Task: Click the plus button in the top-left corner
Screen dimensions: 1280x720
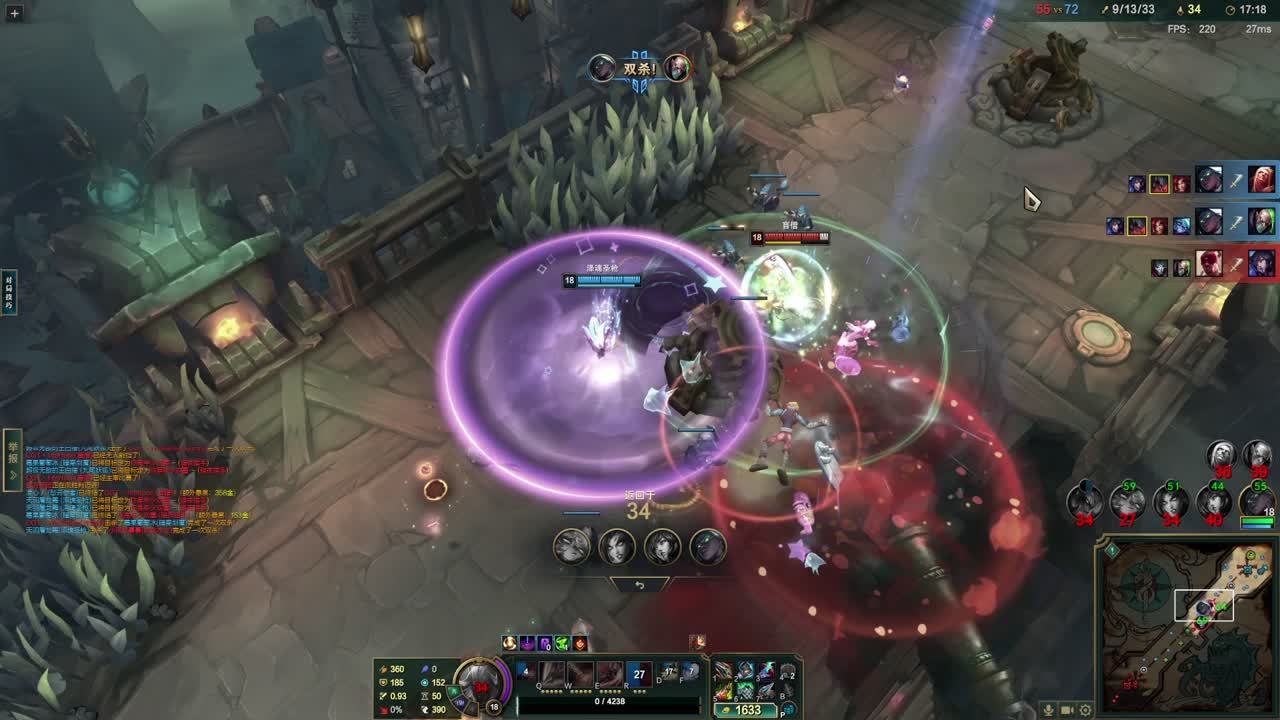Action: (x=14, y=13)
